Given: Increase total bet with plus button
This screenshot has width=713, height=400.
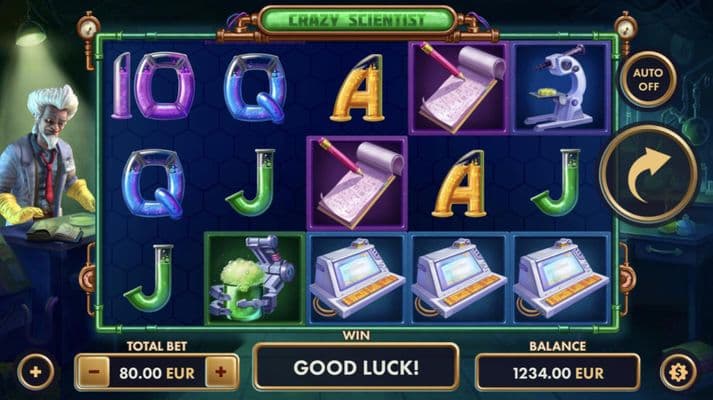Looking at the screenshot, I should tap(221, 372).
